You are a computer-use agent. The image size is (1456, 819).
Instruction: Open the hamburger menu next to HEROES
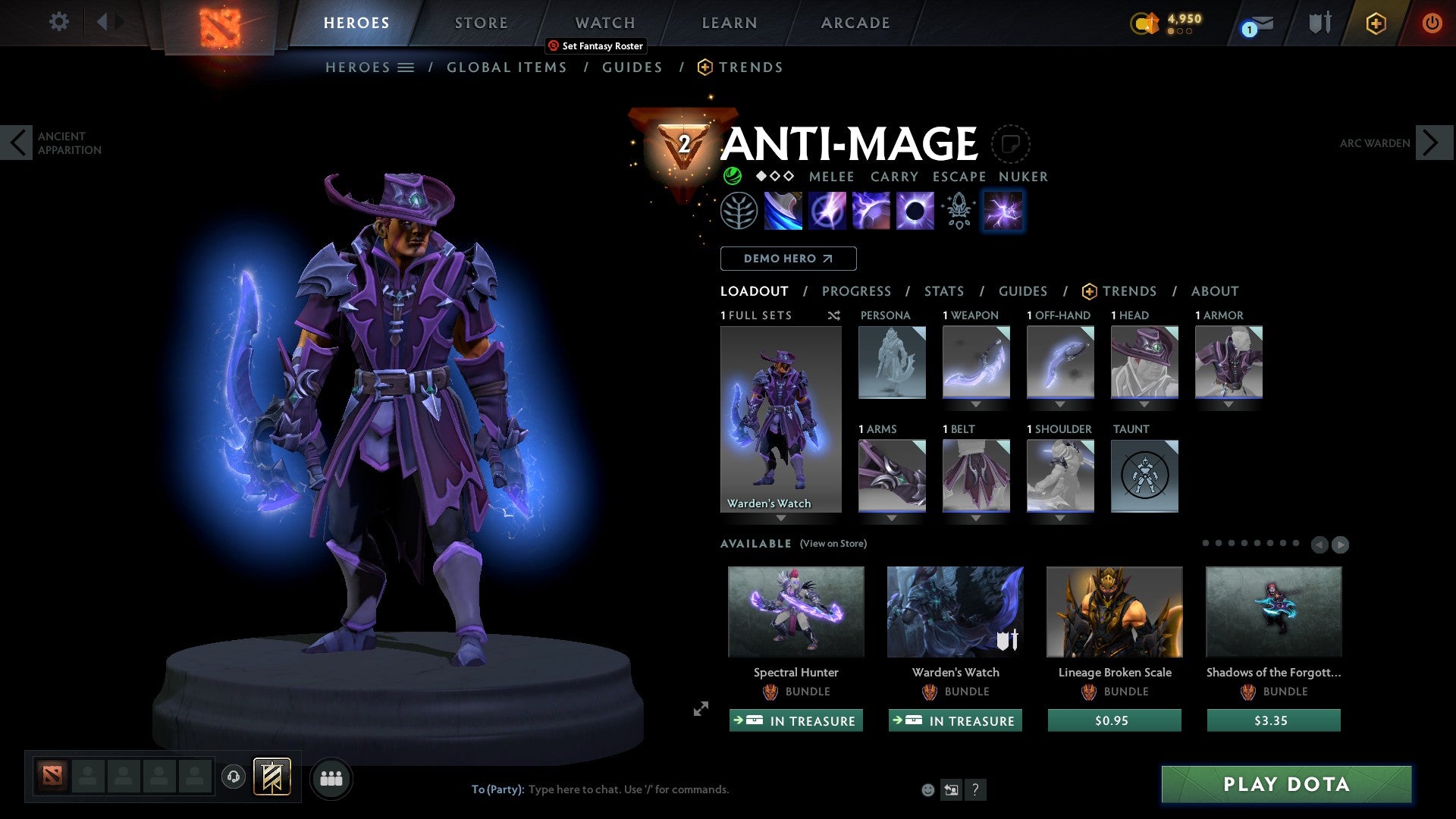tap(405, 67)
